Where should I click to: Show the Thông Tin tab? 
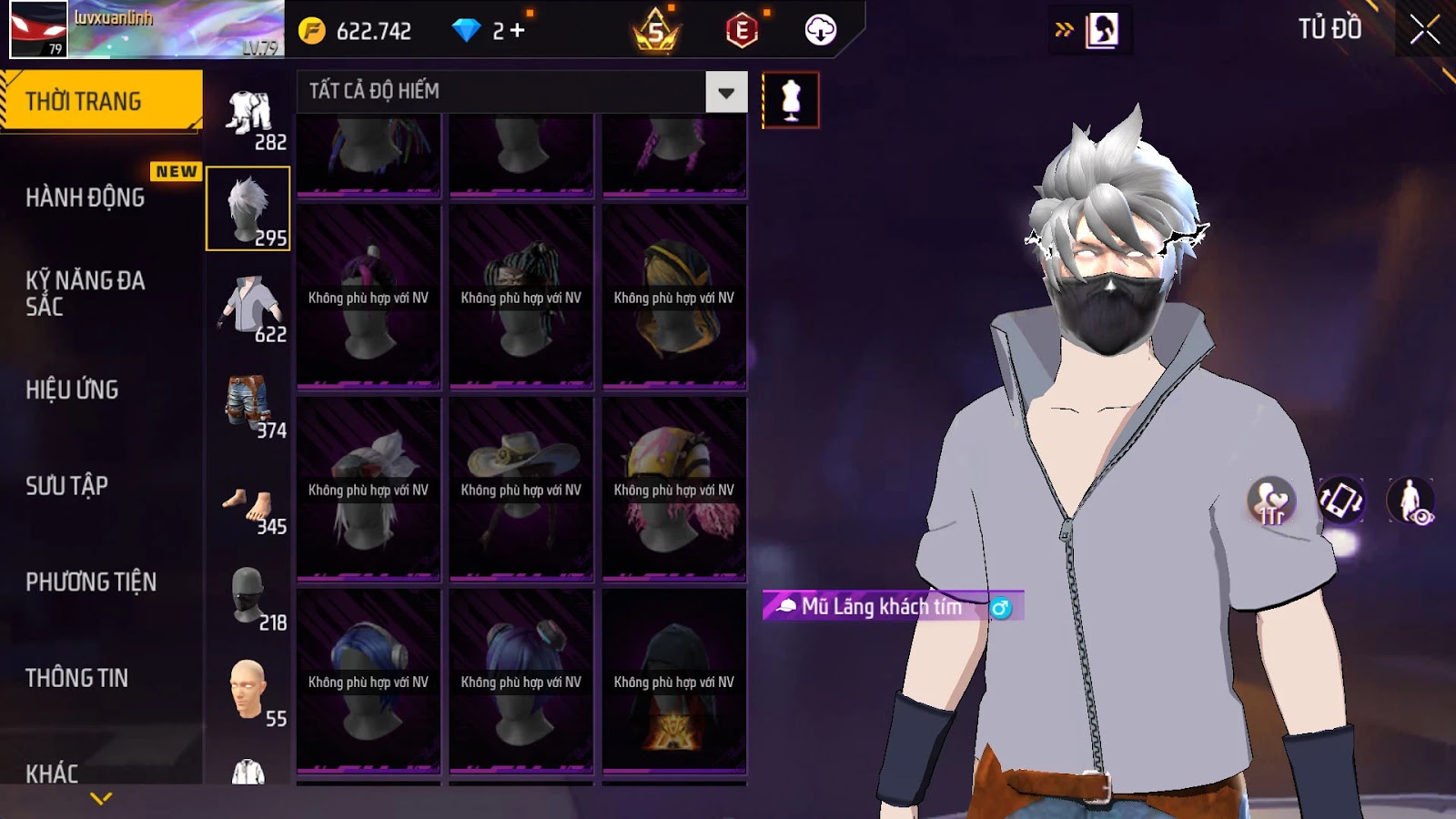[x=77, y=678]
